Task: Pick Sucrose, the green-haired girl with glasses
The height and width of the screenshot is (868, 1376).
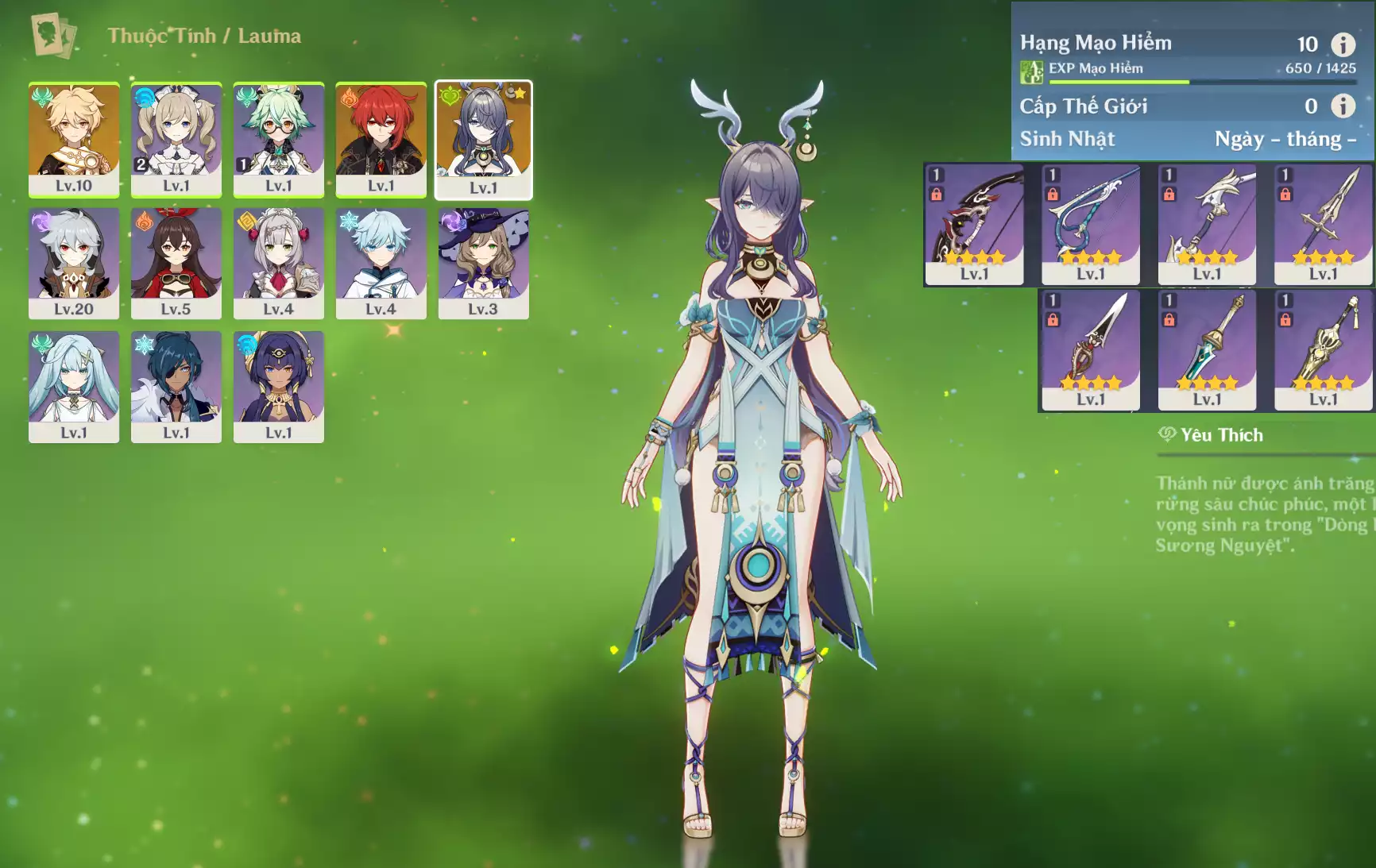Action: (279, 139)
